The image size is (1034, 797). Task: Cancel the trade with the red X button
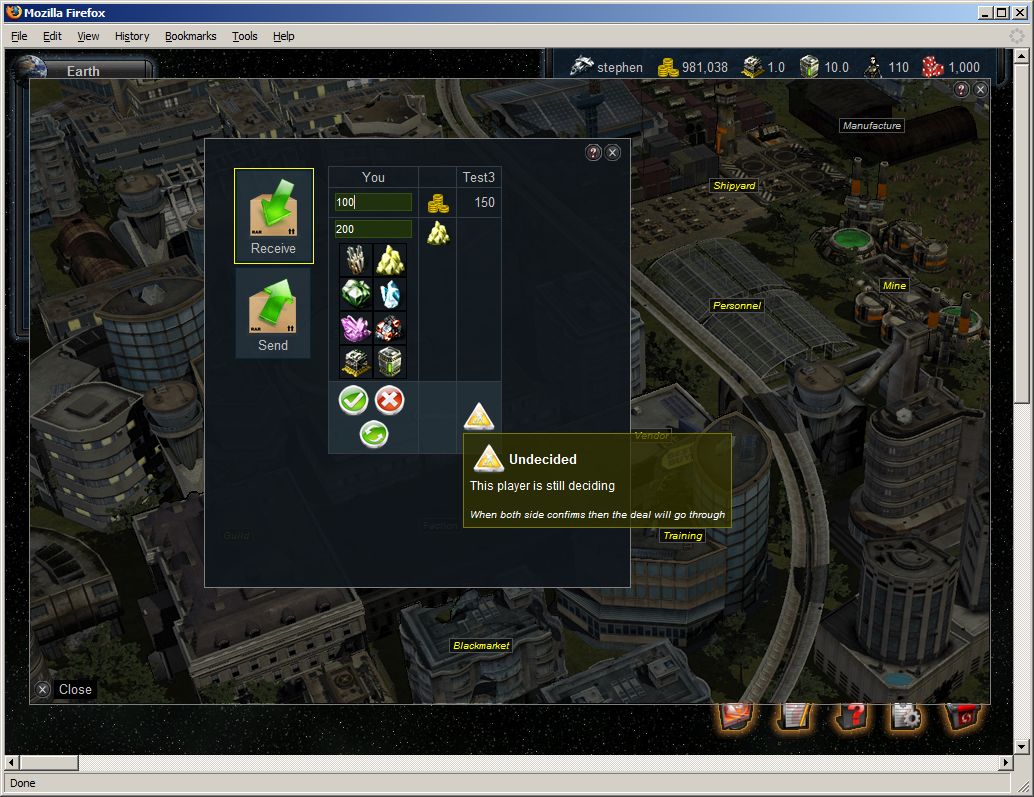point(389,401)
